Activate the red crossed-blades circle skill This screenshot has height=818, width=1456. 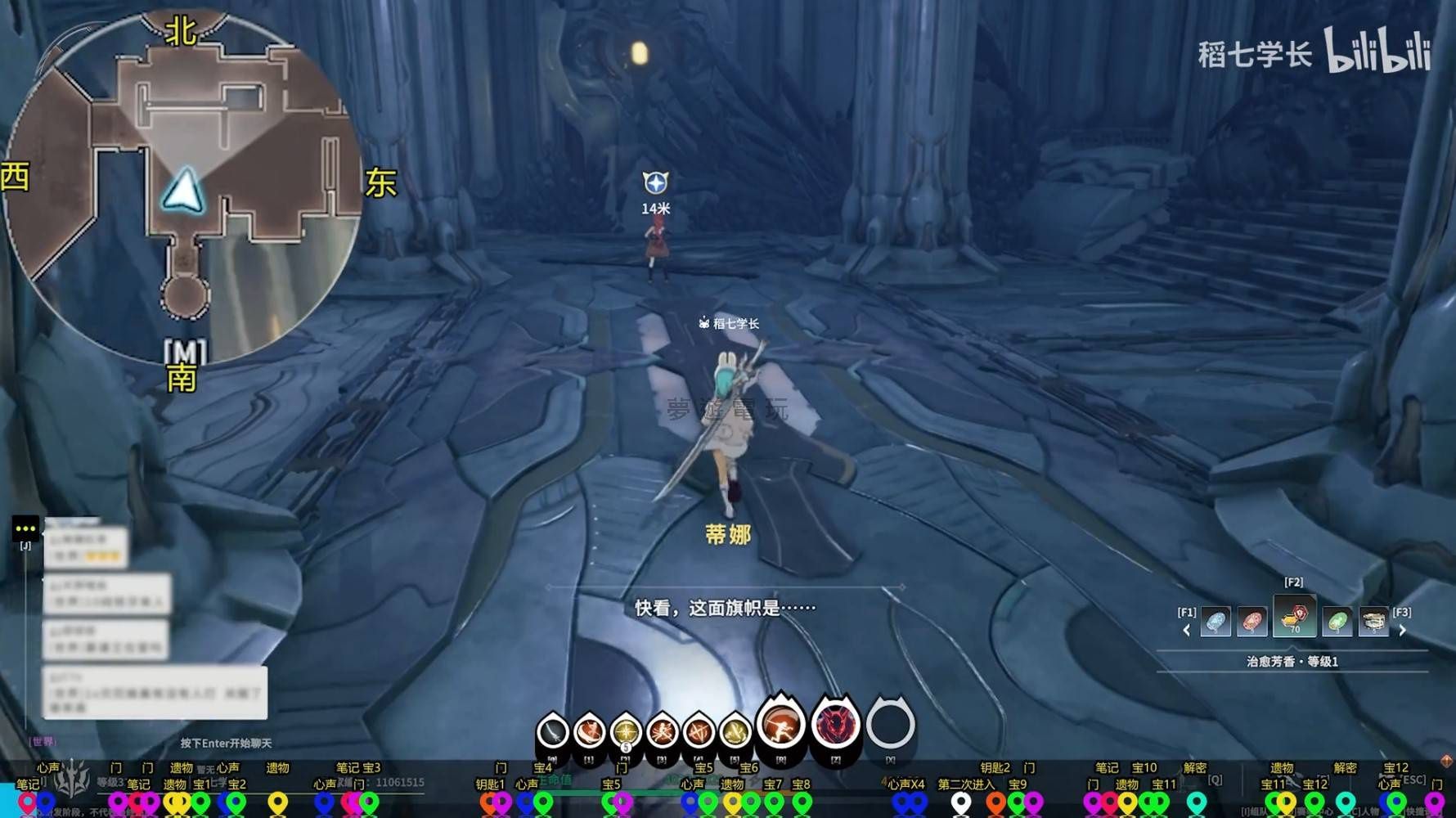pyautogui.click(x=699, y=731)
